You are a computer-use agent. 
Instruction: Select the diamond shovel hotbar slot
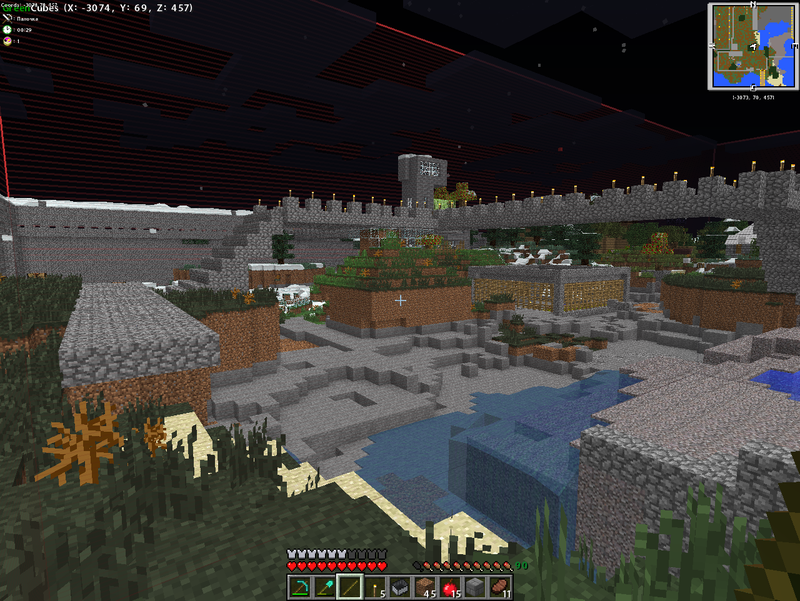pos(325,587)
